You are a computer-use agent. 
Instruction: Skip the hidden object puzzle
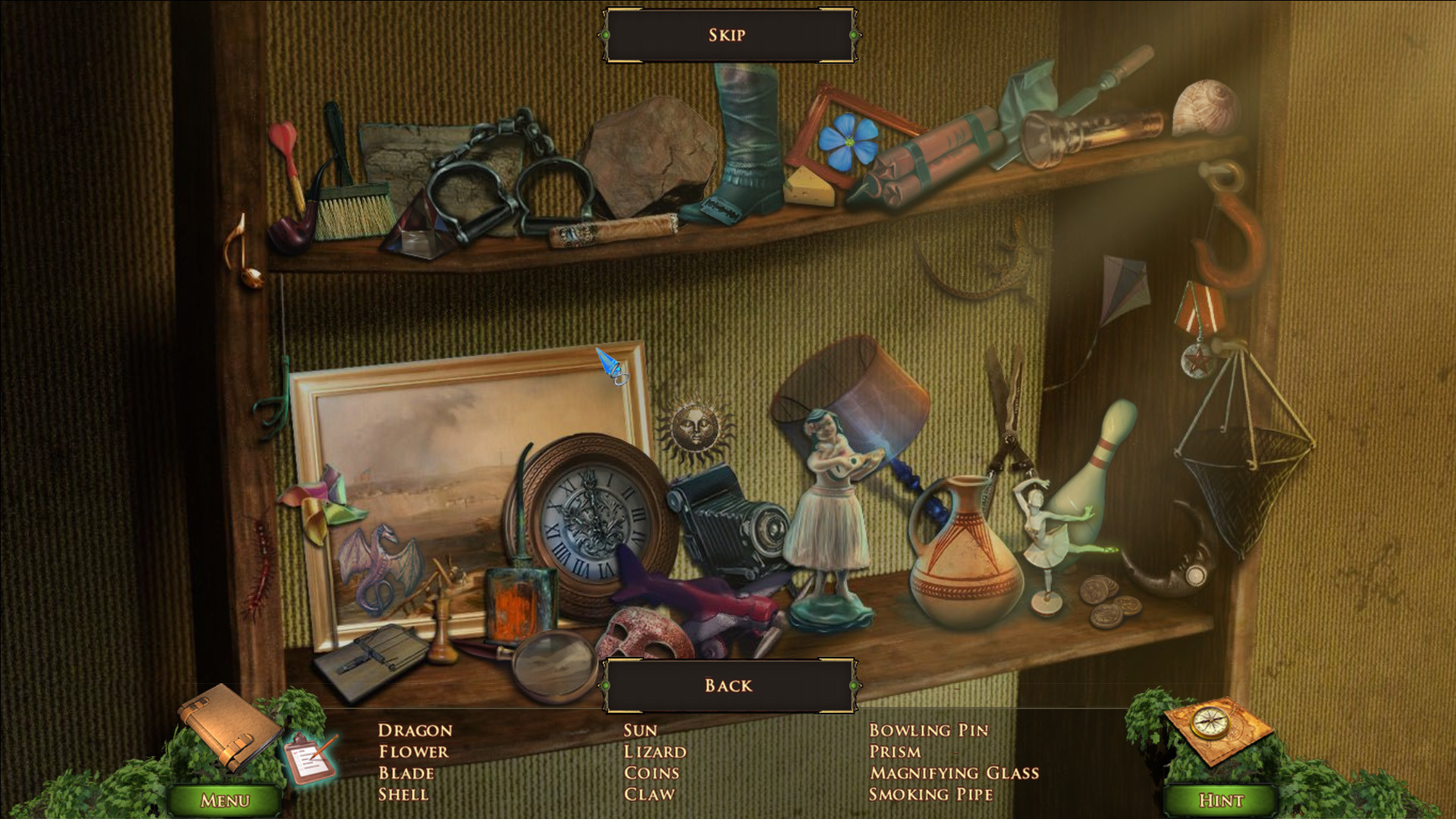tap(728, 35)
